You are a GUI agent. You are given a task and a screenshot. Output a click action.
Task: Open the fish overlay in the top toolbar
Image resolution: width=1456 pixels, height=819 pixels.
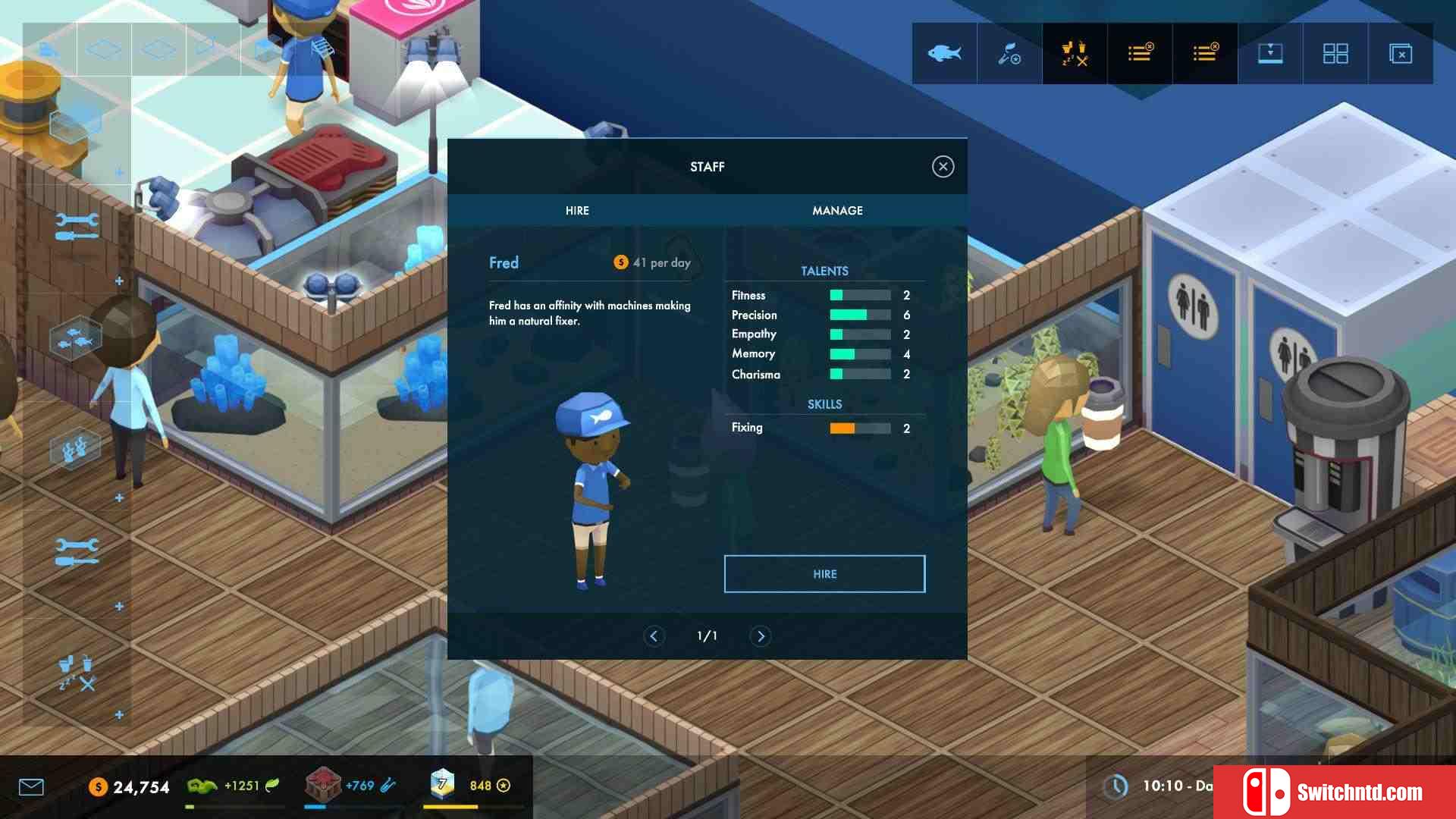[944, 54]
